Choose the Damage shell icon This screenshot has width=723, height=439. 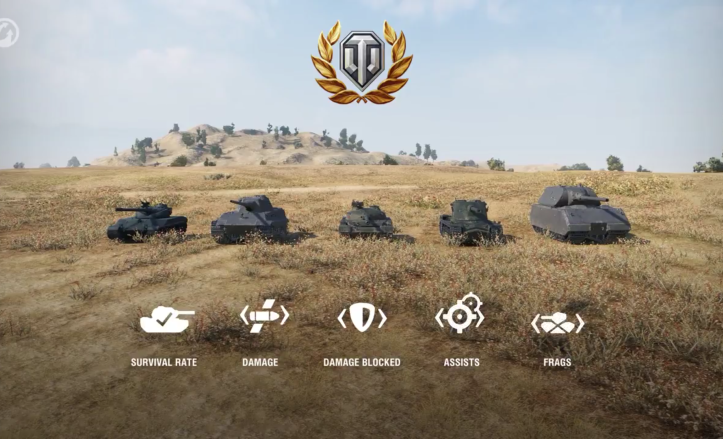263,318
